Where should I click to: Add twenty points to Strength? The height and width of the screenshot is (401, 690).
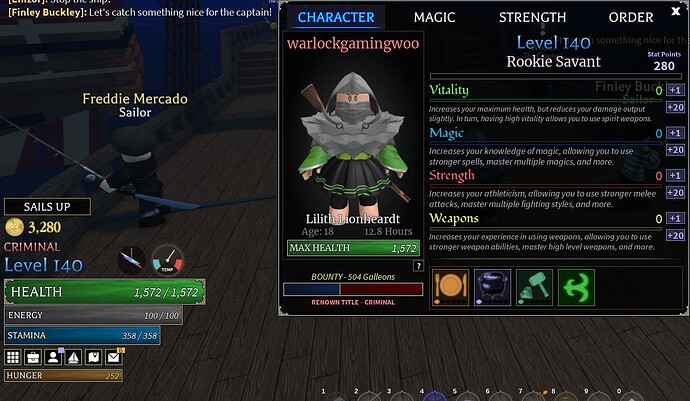pos(675,193)
